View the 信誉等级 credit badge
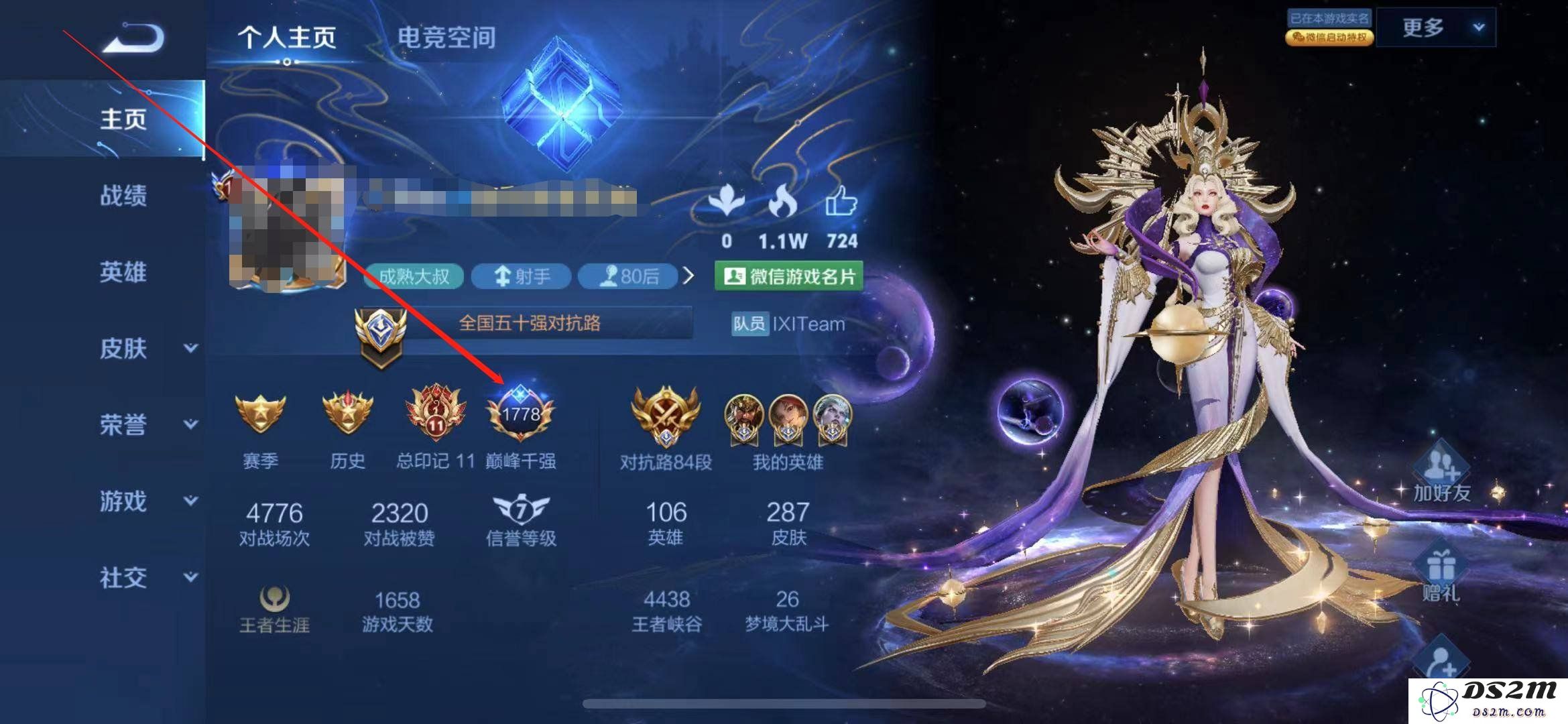 click(x=521, y=520)
